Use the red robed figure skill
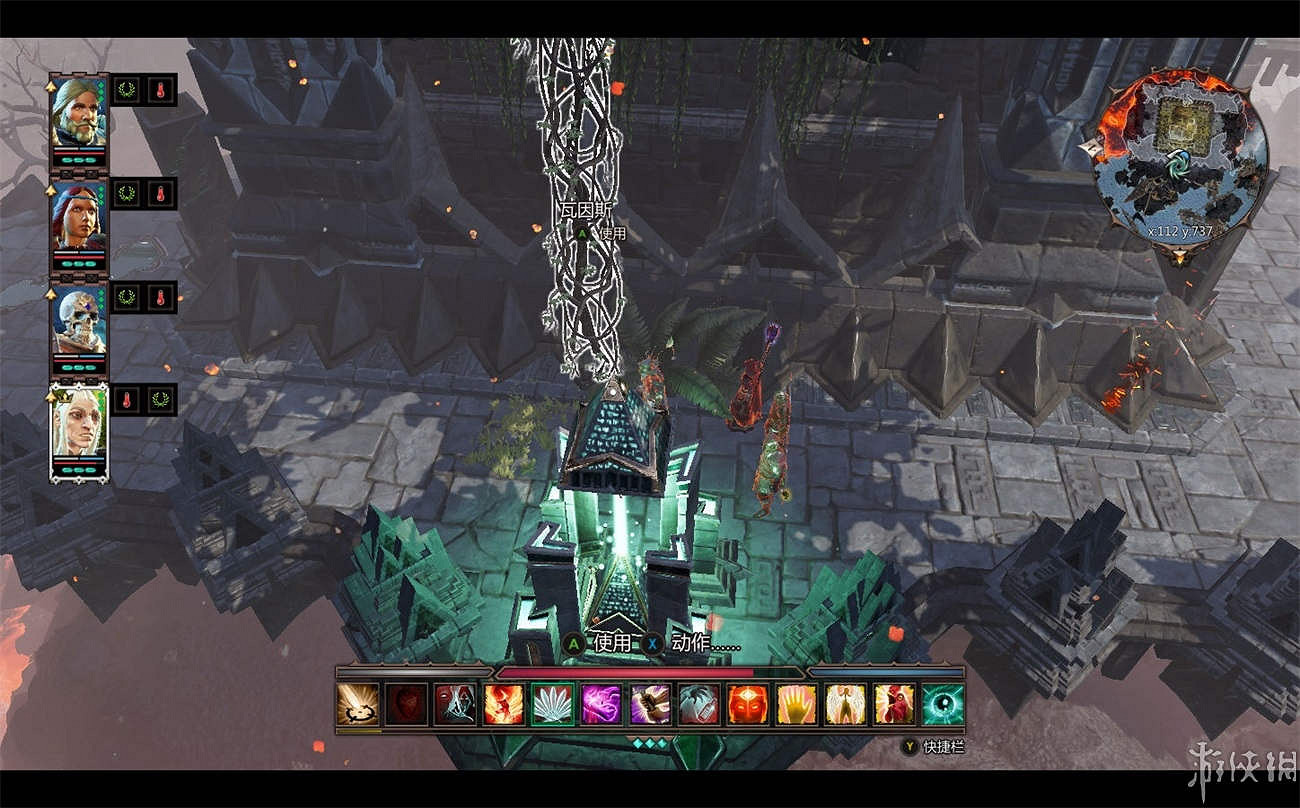 tap(894, 704)
